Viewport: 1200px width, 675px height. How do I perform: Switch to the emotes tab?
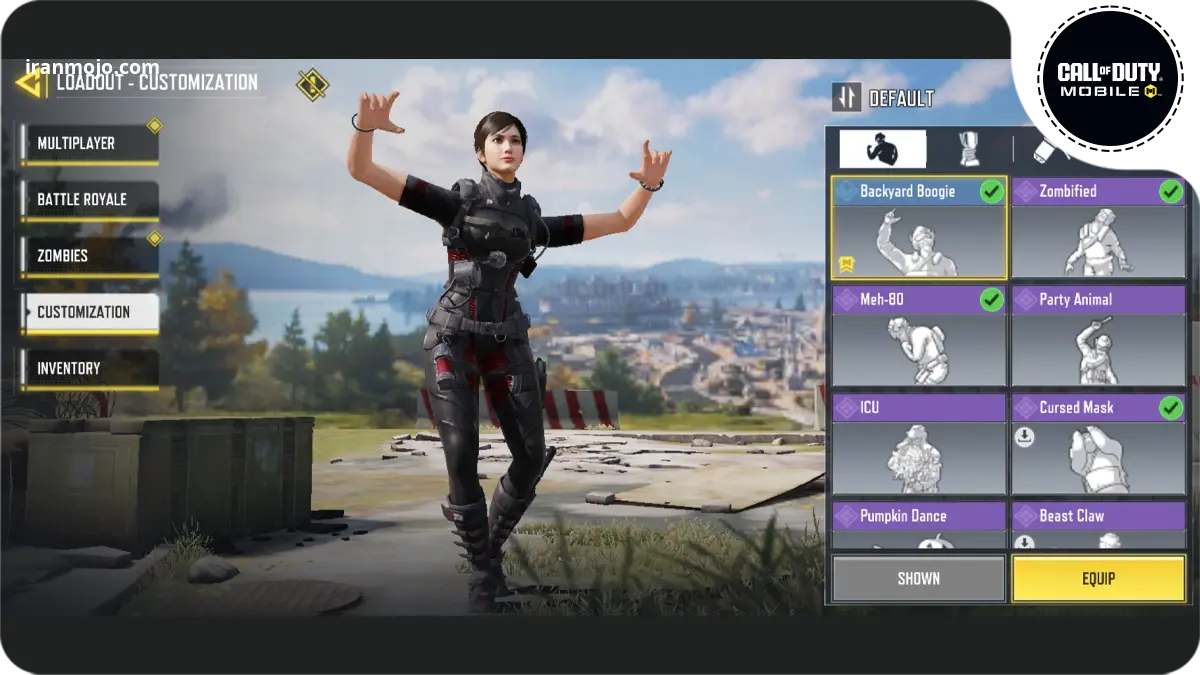pyautogui.click(x=882, y=149)
